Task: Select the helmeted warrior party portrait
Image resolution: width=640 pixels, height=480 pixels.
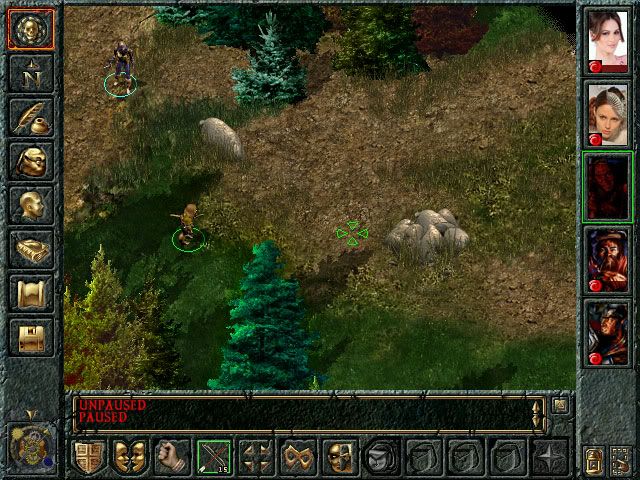Action: tap(607, 333)
